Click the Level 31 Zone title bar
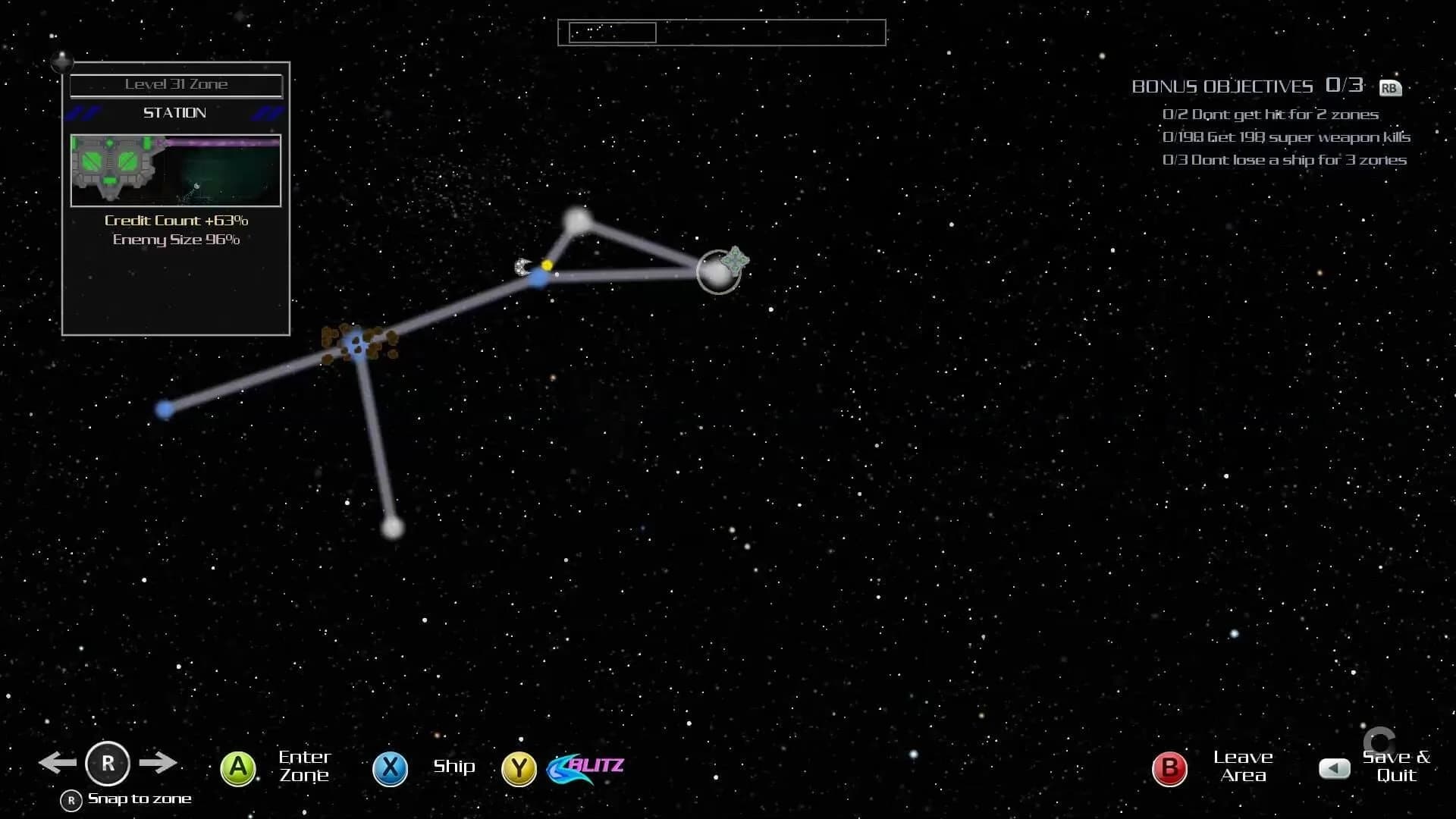The width and height of the screenshot is (1456, 819). tap(175, 84)
